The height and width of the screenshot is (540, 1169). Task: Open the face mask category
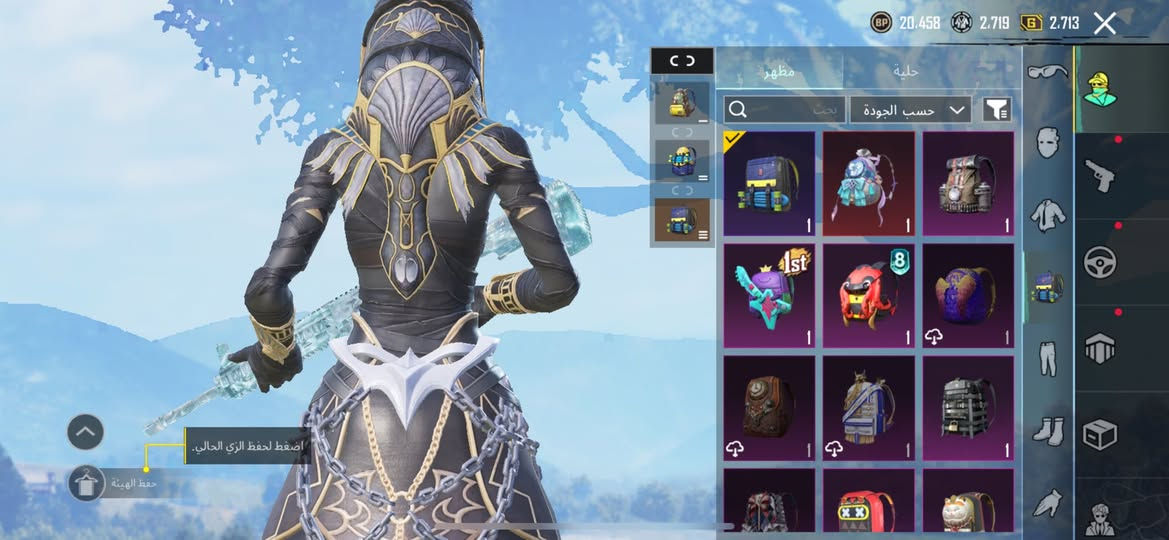tap(1047, 143)
